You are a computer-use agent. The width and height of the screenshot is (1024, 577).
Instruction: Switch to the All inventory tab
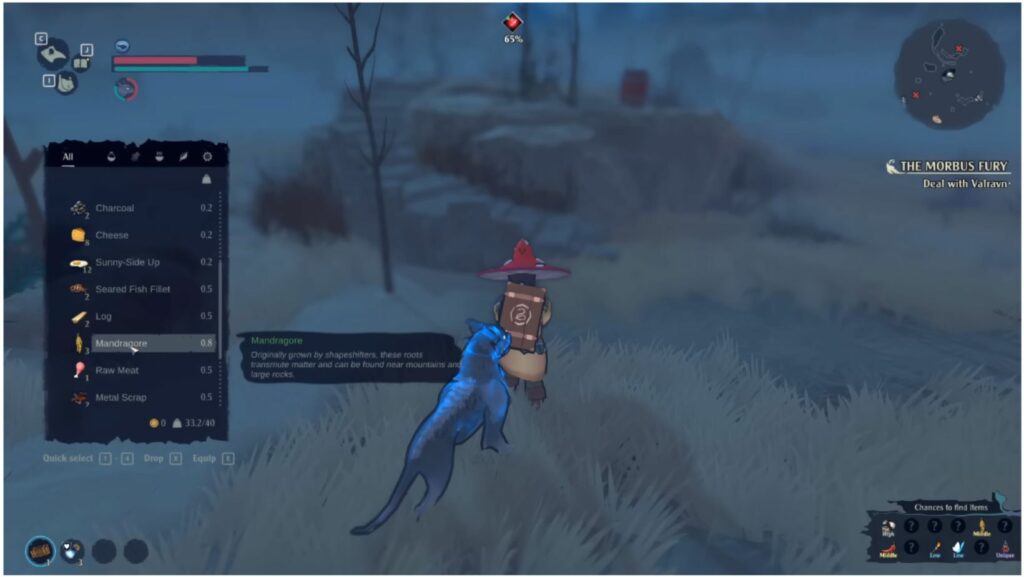coord(68,156)
